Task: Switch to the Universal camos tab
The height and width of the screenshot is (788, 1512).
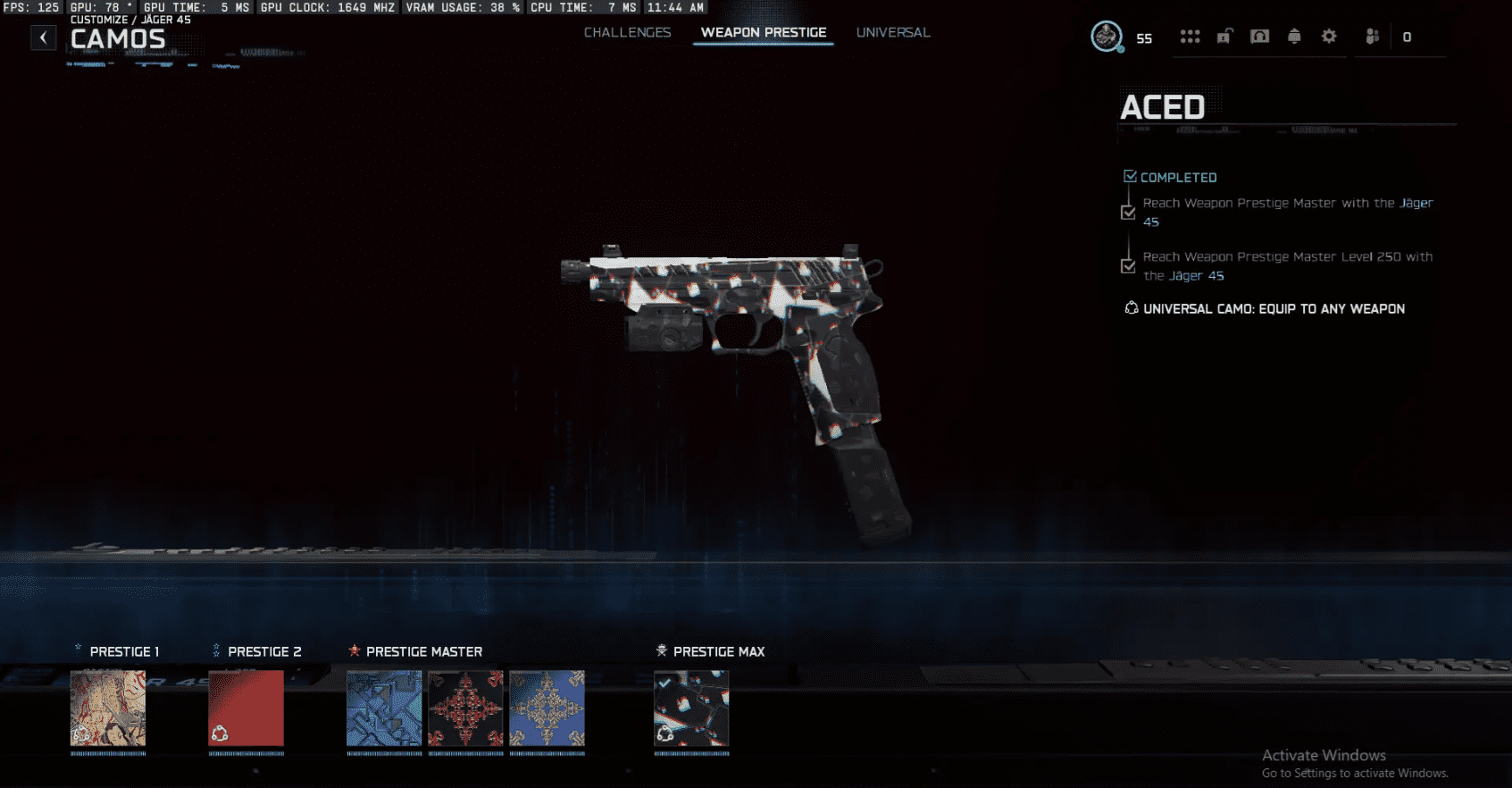Action: [892, 32]
